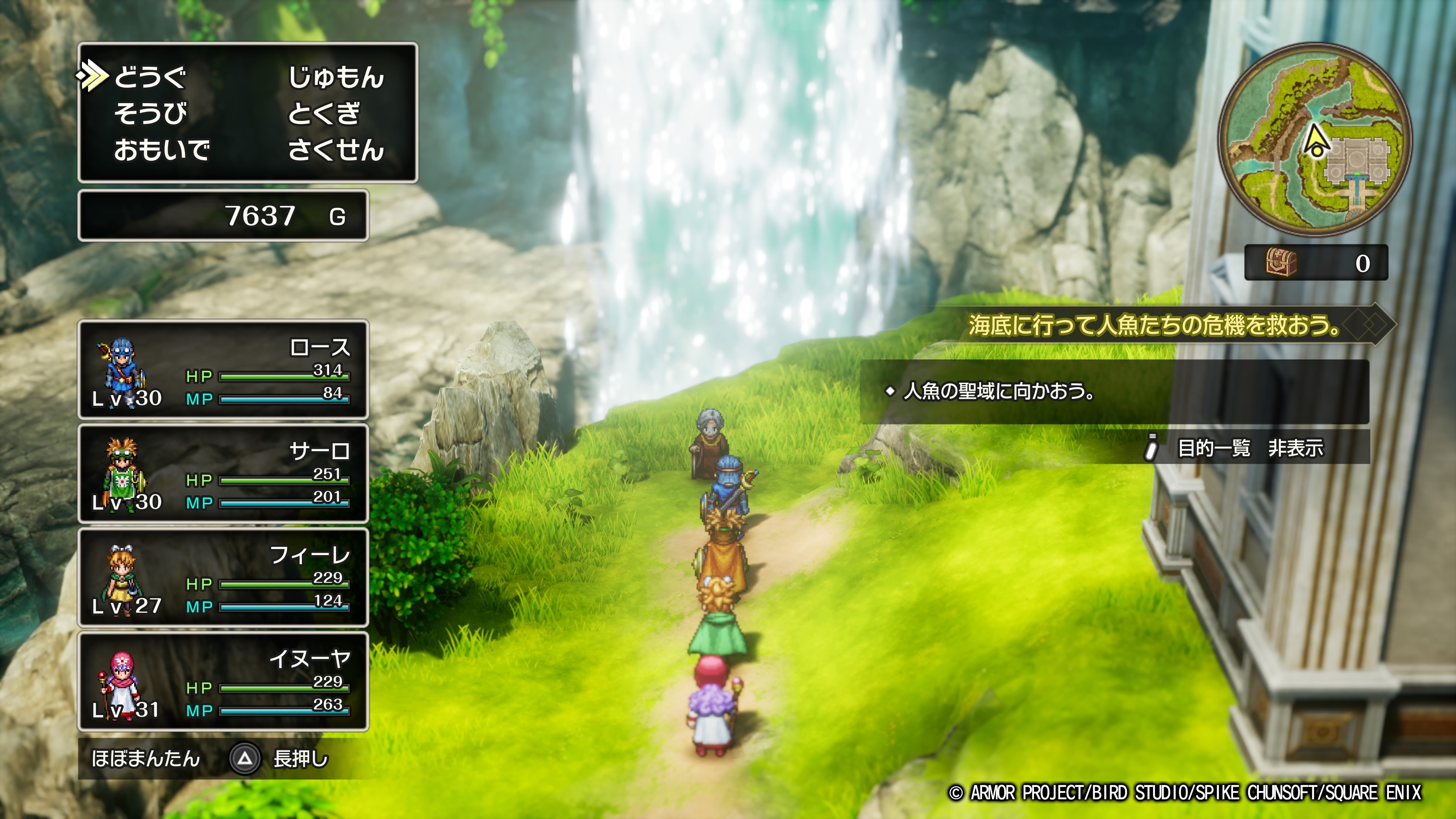The height and width of the screenshot is (819, 1456).
Task: Open the おもいで memories entry
Action: 162,151
